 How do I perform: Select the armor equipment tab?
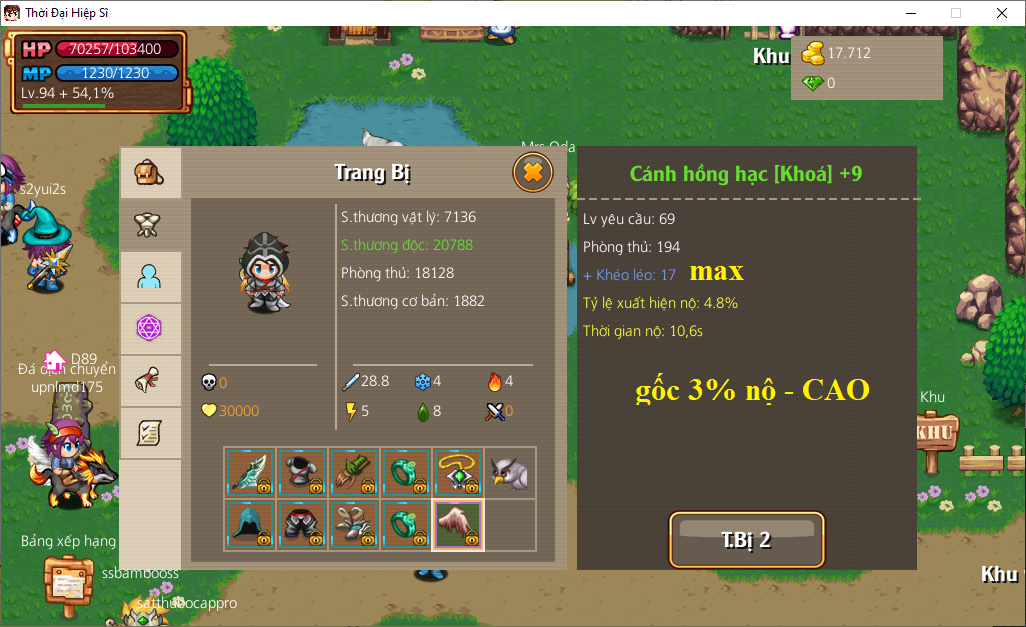150,225
